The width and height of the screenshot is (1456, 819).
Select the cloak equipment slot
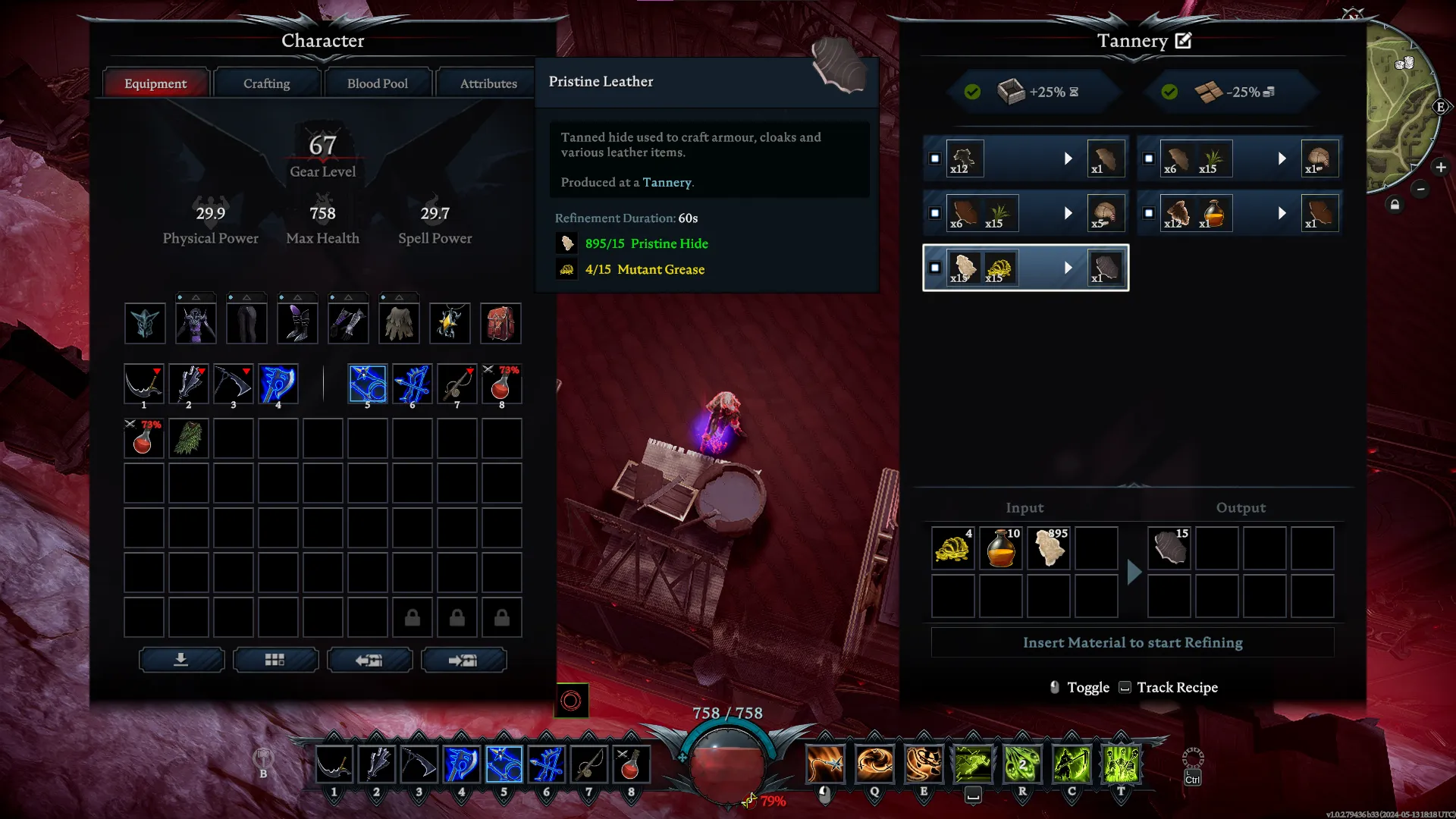399,324
